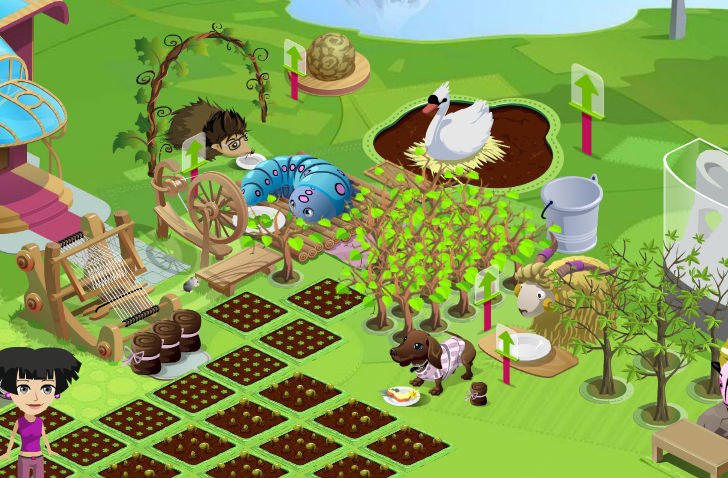
Task: Click the green arrow sign beside the yarn ball
Action: coord(294,59)
